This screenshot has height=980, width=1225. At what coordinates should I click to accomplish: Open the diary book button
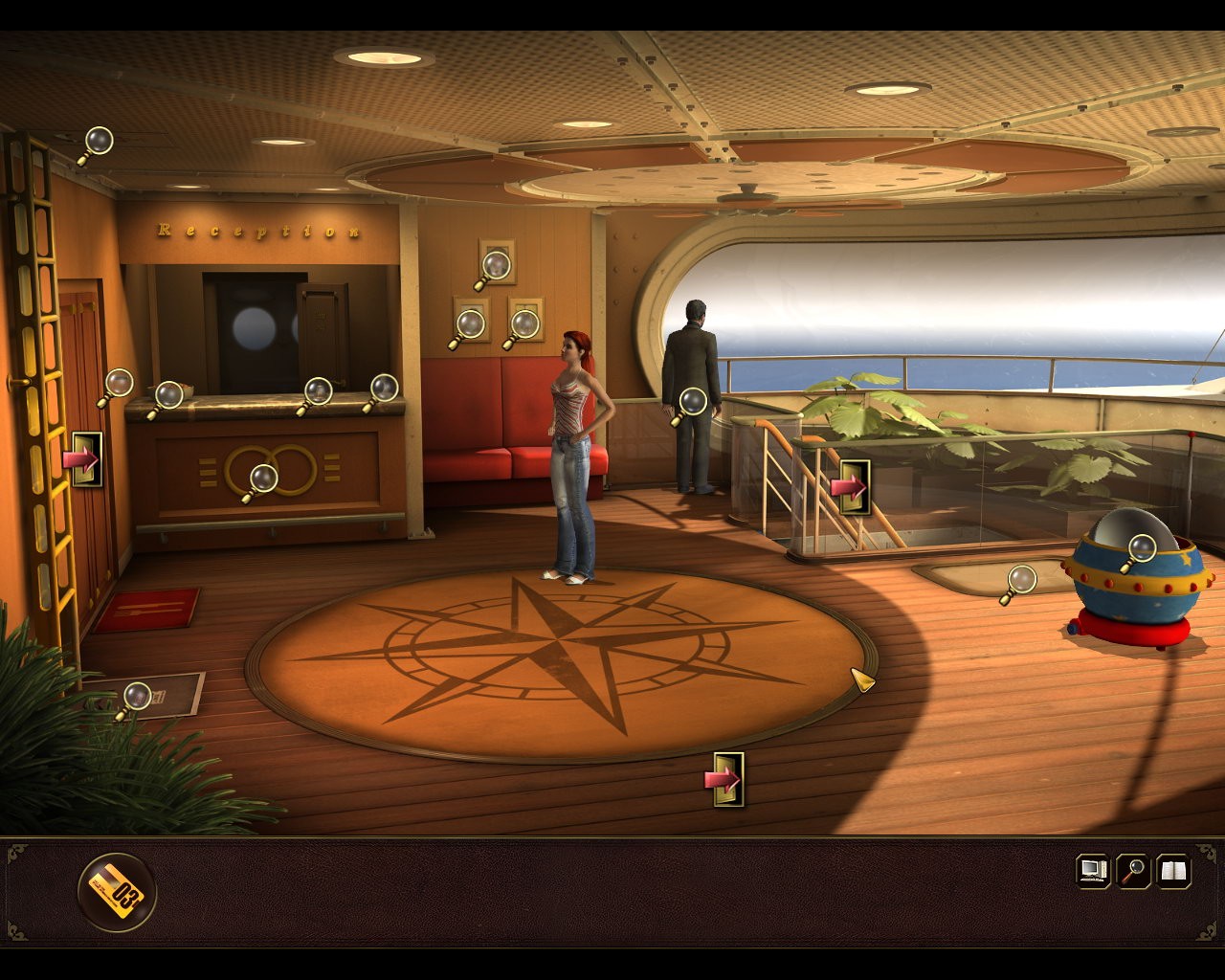[x=1173, y=870]
